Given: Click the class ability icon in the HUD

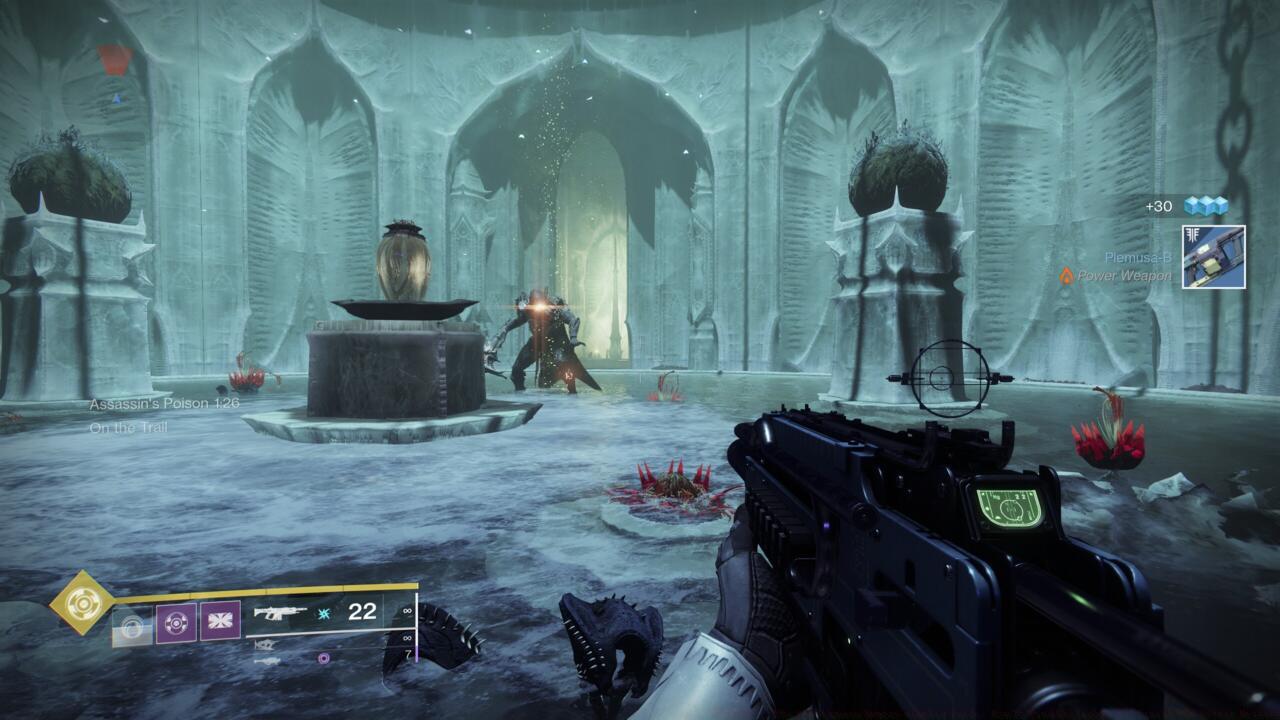Looking at the screenshot, I should pyautogui.click(x=133, y=624).
